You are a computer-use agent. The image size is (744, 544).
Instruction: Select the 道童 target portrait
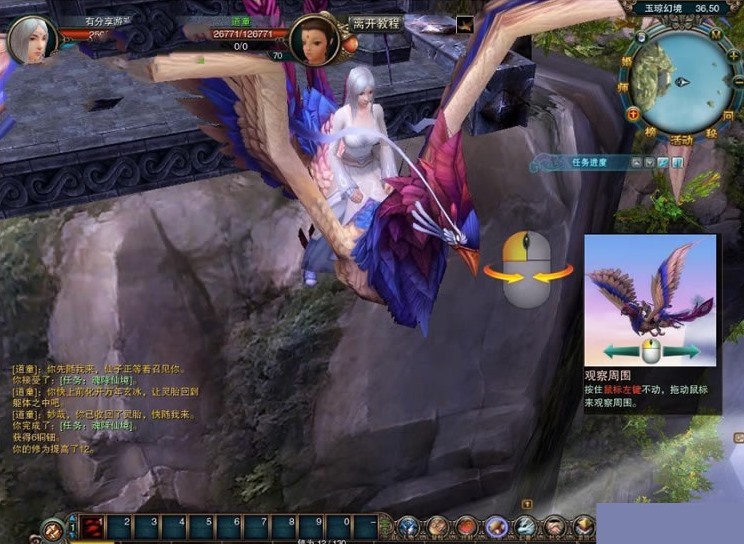(x=312, y=39)
